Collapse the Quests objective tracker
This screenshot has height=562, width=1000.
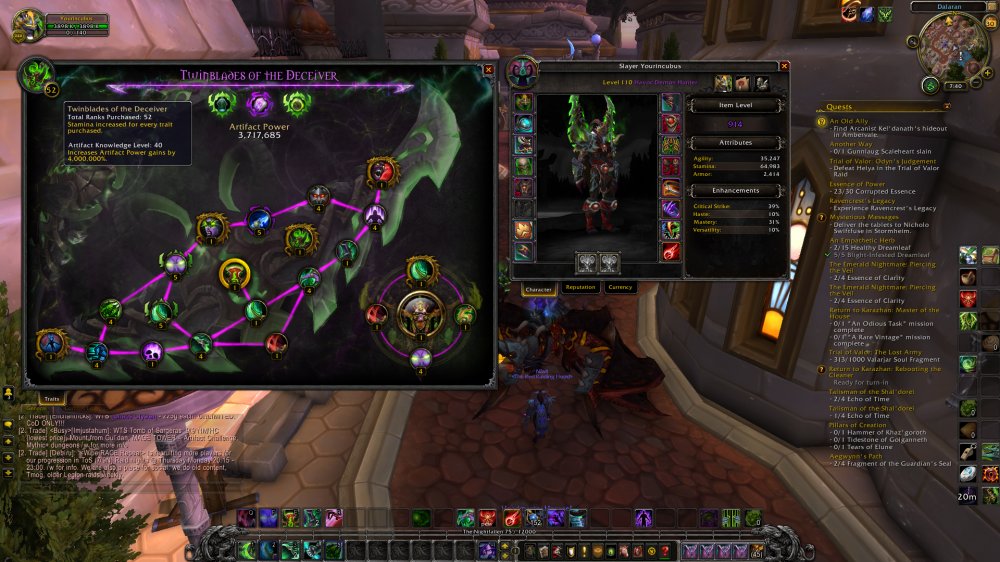(946, 107)
